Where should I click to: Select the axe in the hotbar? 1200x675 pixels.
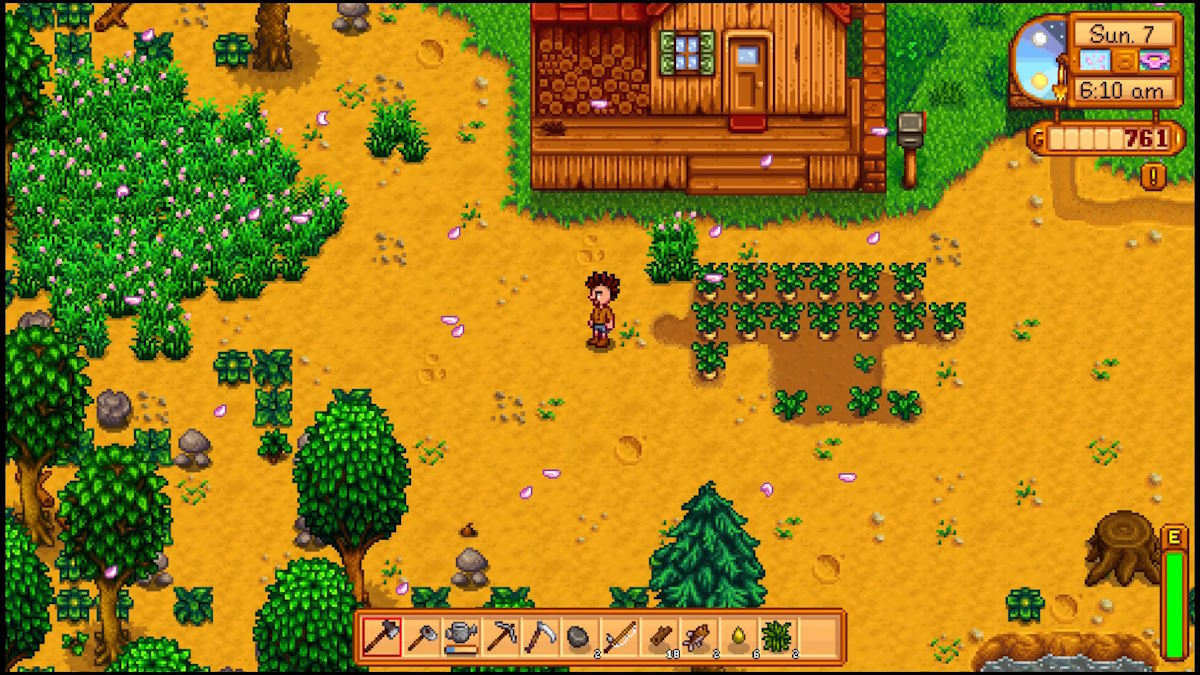[381, 636]
